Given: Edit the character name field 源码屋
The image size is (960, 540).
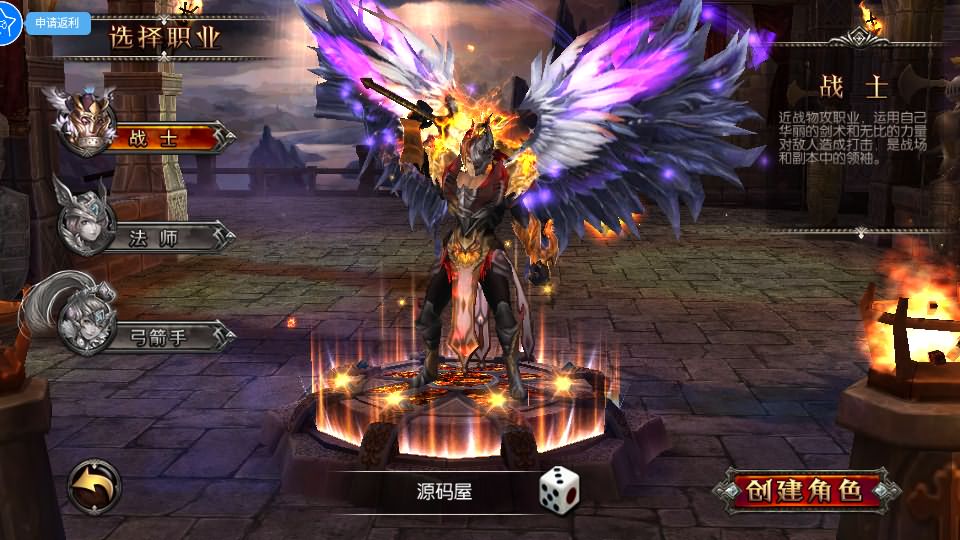Looking at the screenshot, I should click(x=444, y=491).
